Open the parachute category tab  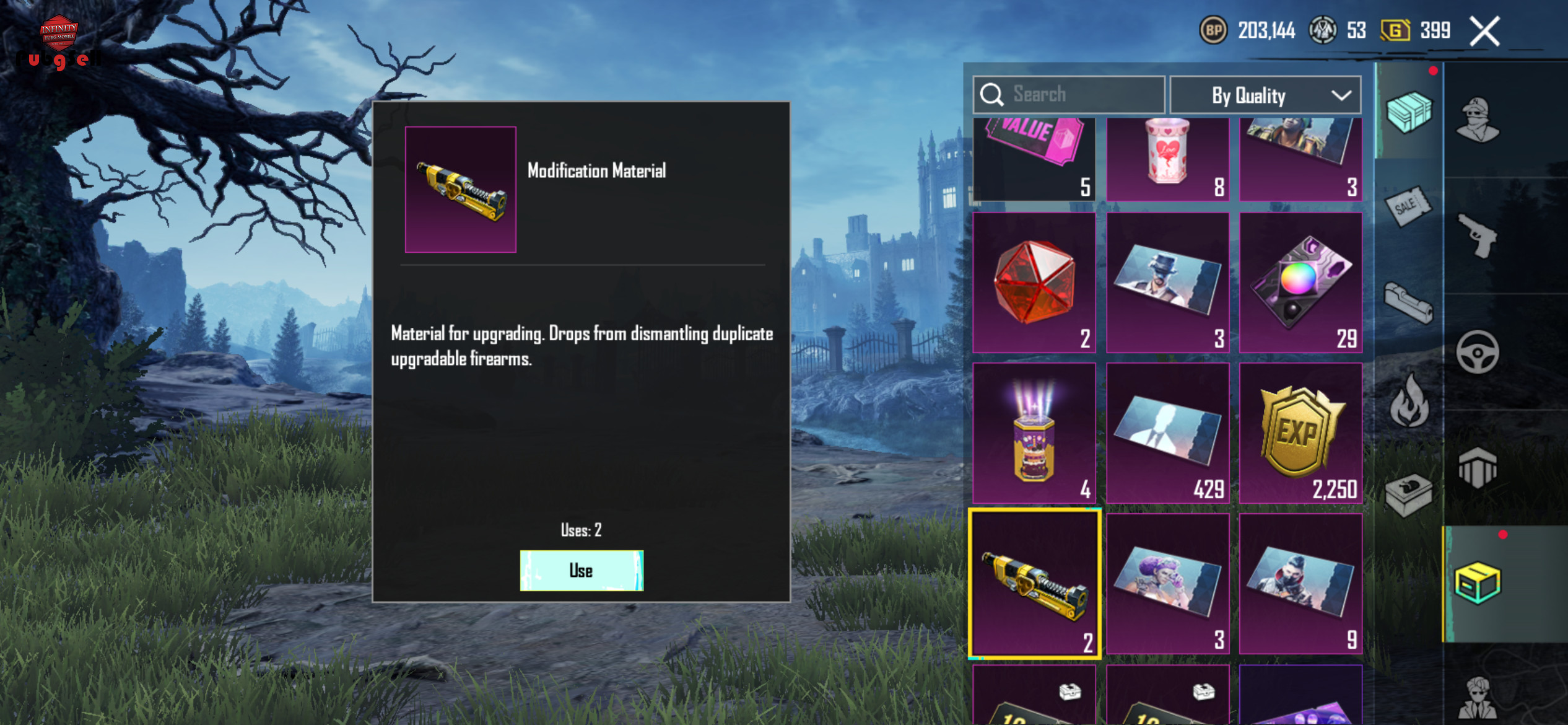point(1478,468)
